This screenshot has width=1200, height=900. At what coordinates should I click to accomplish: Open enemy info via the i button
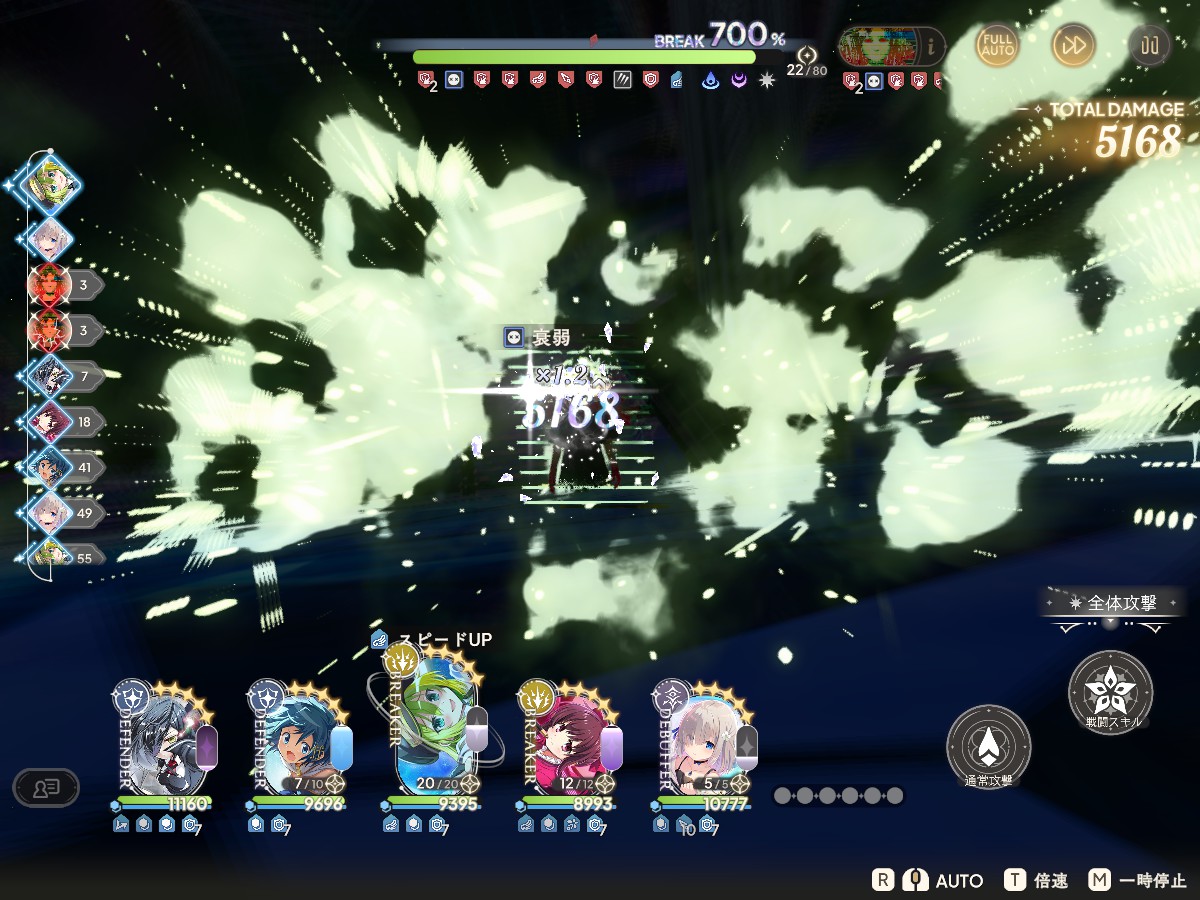[932, 45]
